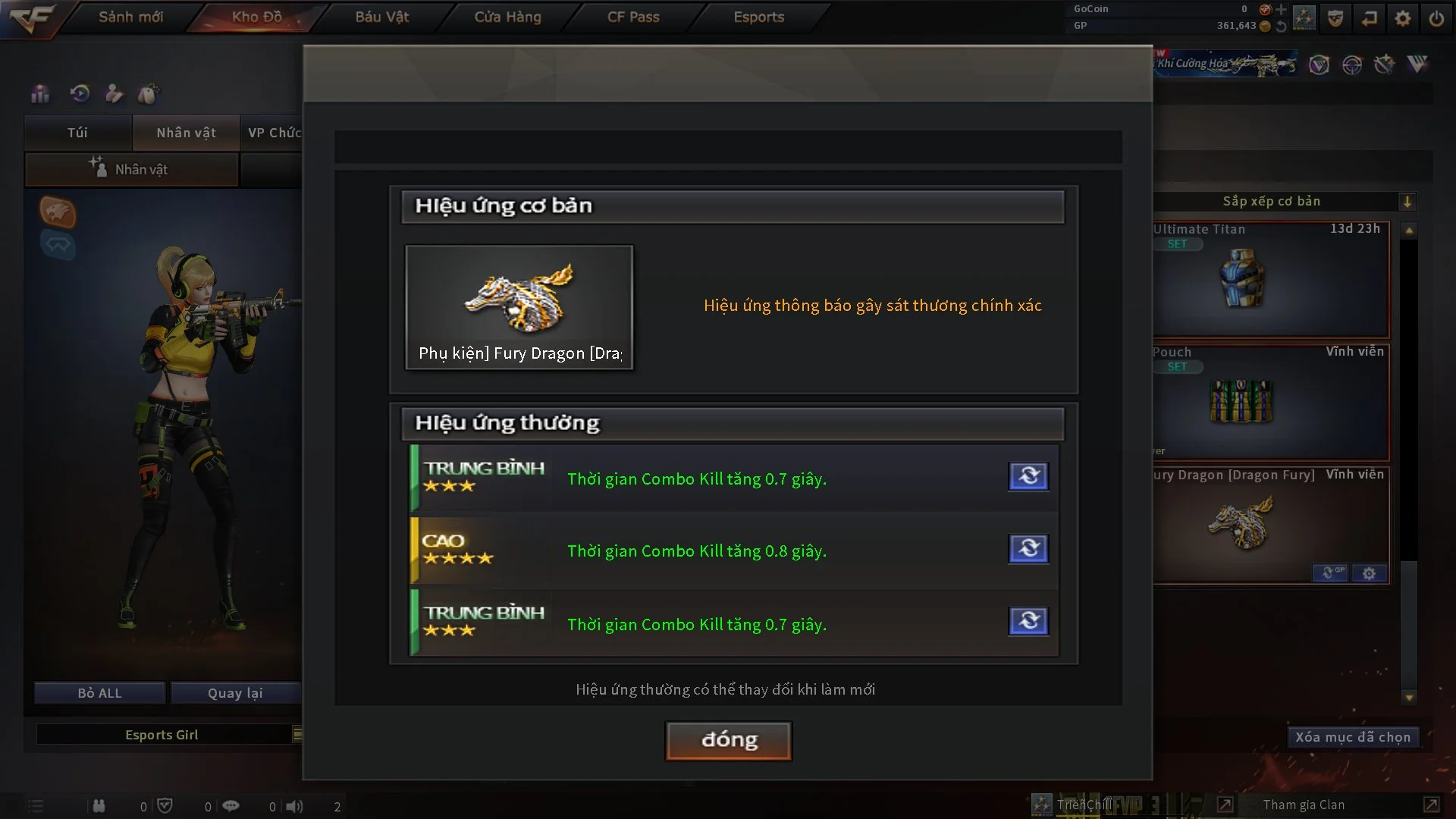
Task: Click the mouse character icon in left sidebar
Action: click(149, 93)
